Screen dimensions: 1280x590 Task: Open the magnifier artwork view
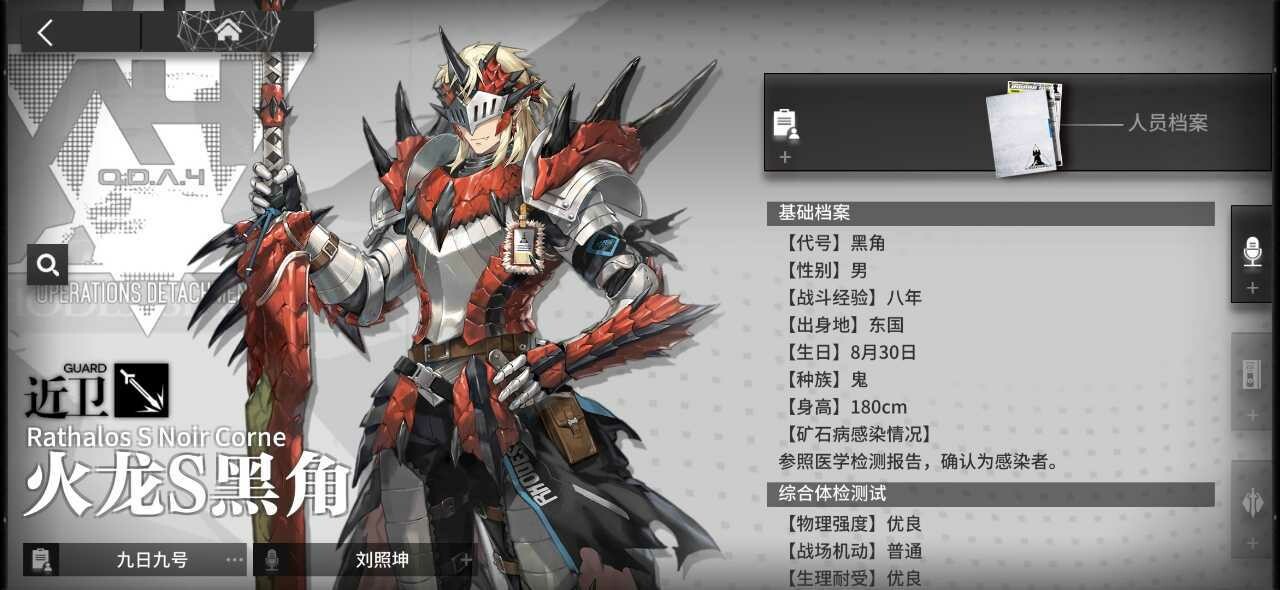[x=48, y=264]
